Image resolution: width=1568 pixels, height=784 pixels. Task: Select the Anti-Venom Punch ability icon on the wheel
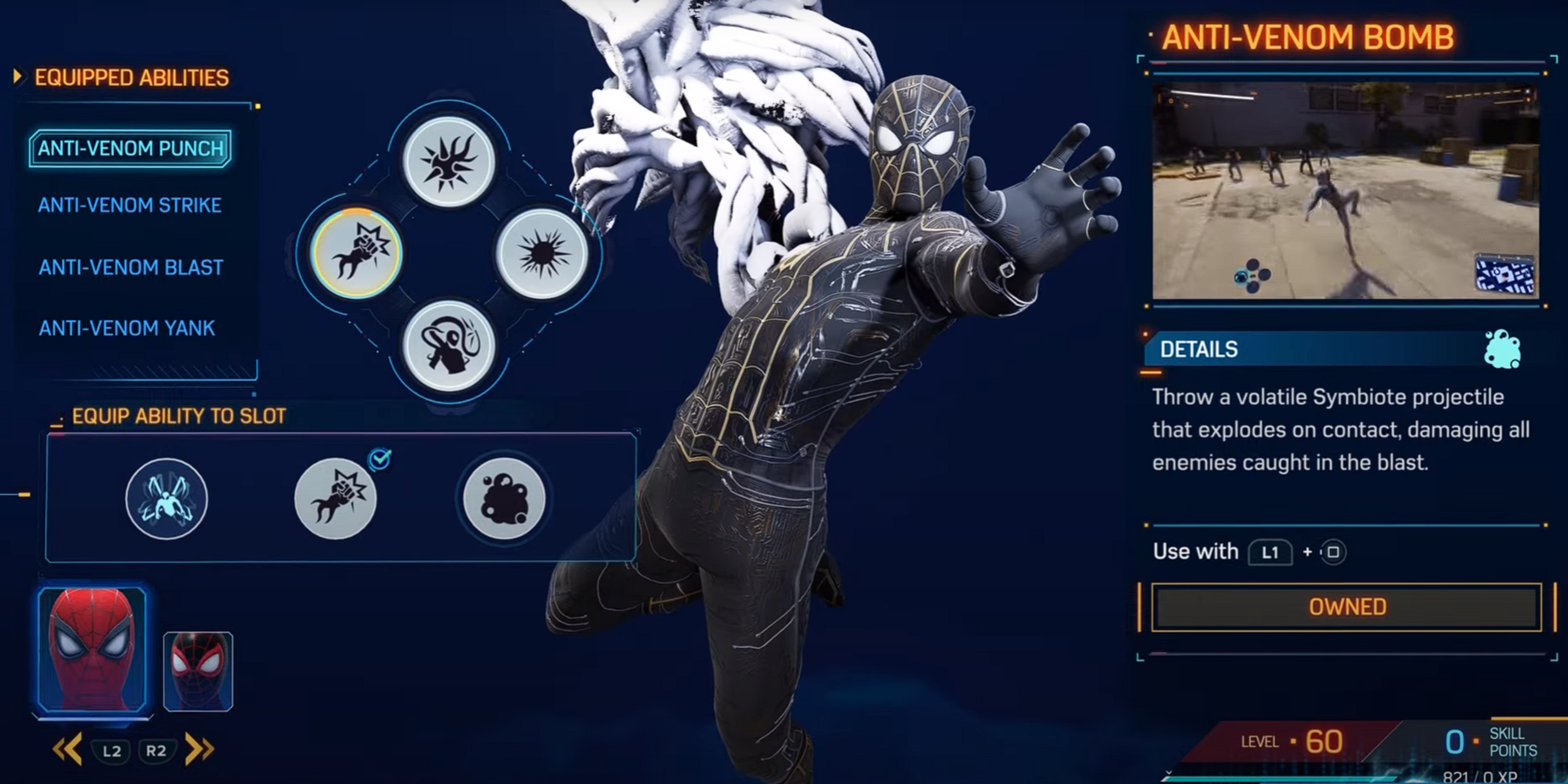coord(355,254)
